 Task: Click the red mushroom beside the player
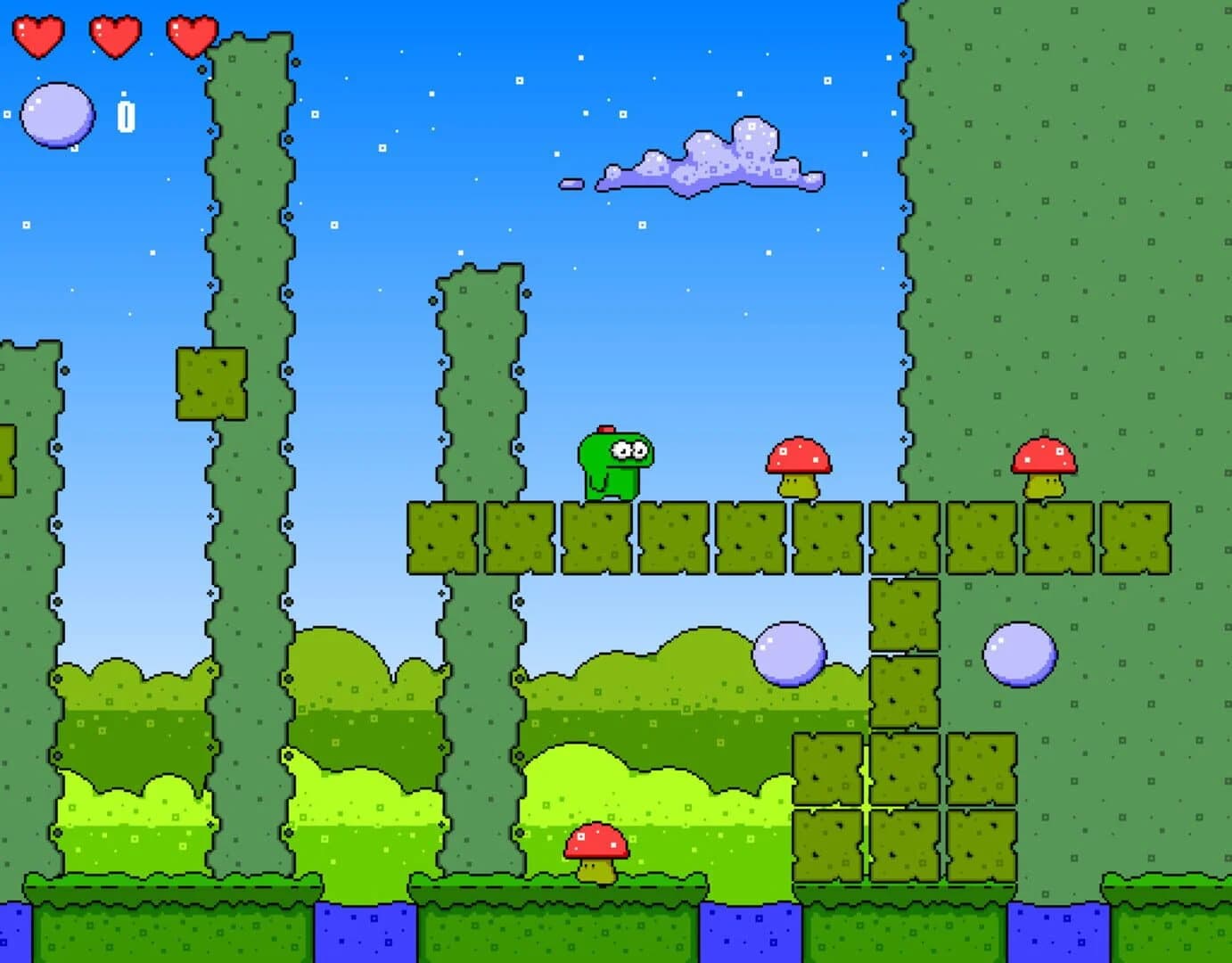(797, 465)
